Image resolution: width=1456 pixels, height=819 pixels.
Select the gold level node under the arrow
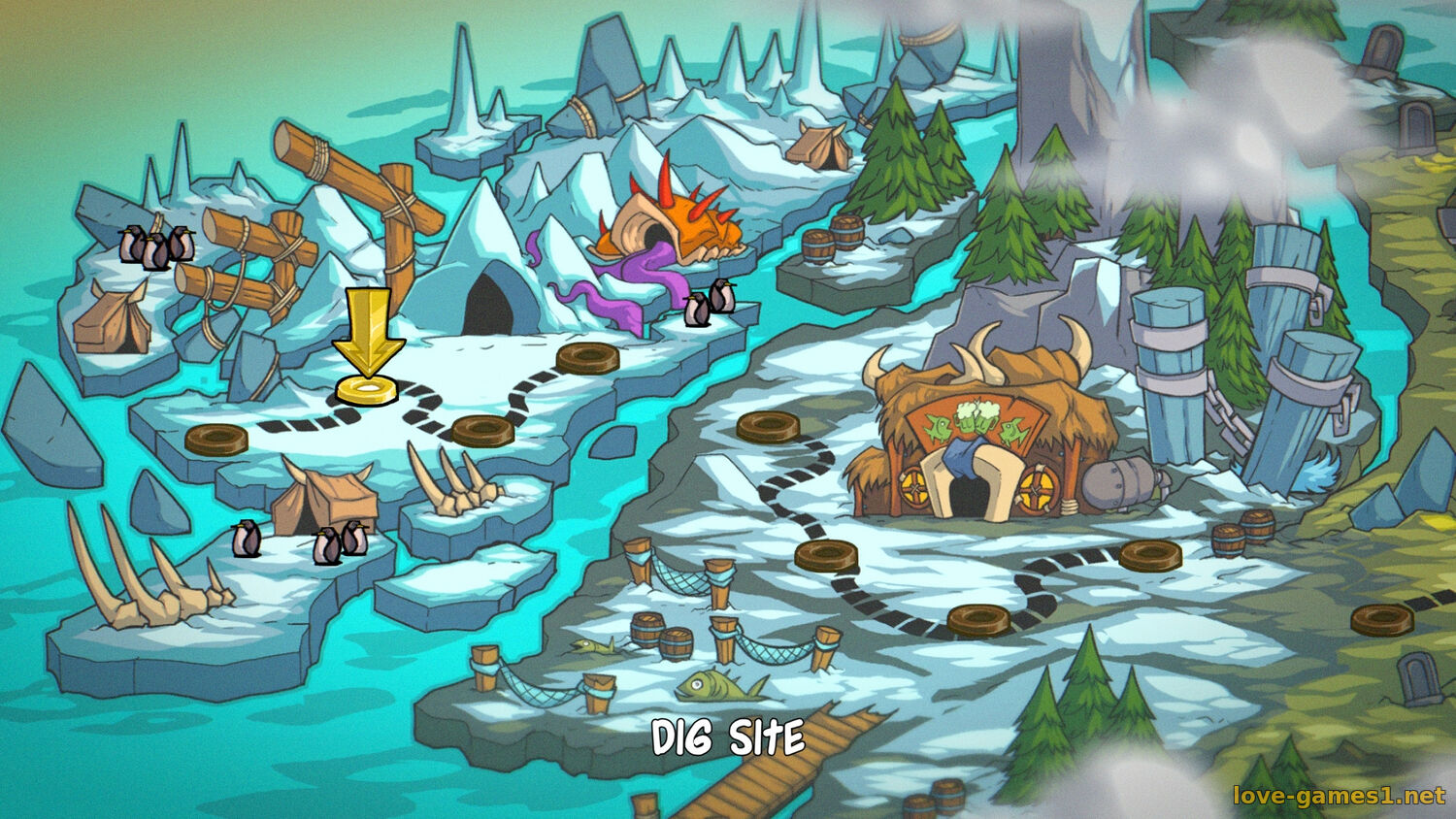367,391
